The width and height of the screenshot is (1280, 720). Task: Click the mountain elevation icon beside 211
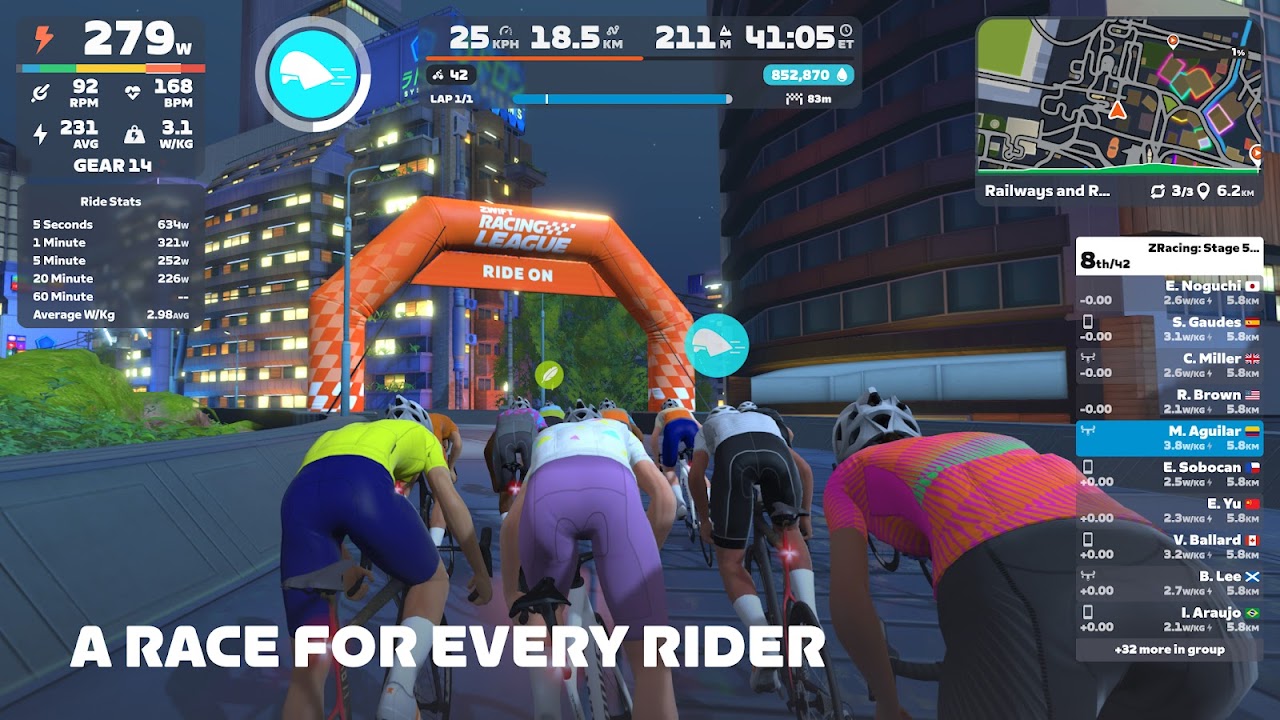(726, 32)
